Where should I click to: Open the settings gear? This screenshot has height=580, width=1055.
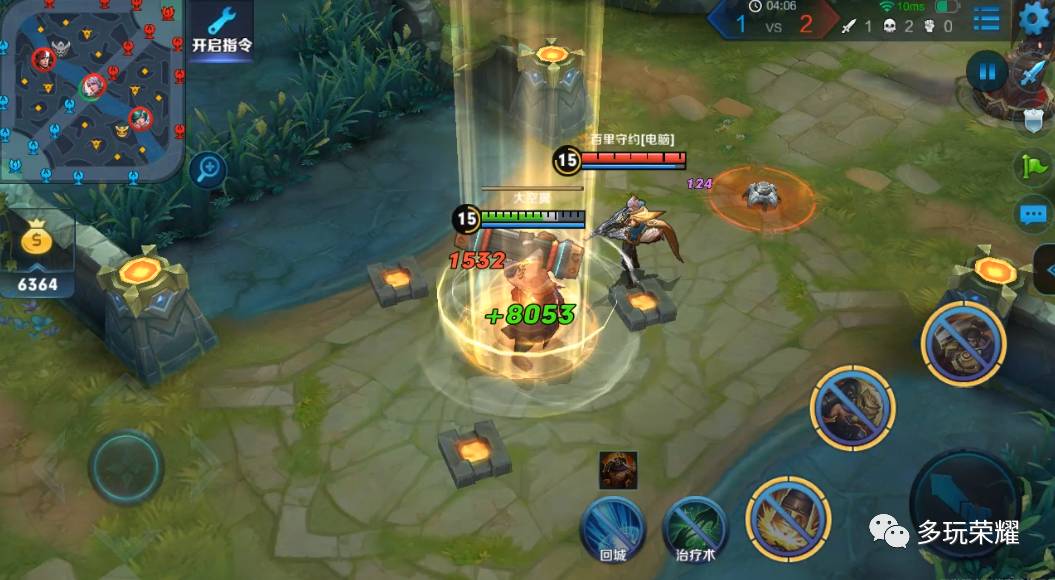point(1034,18)
